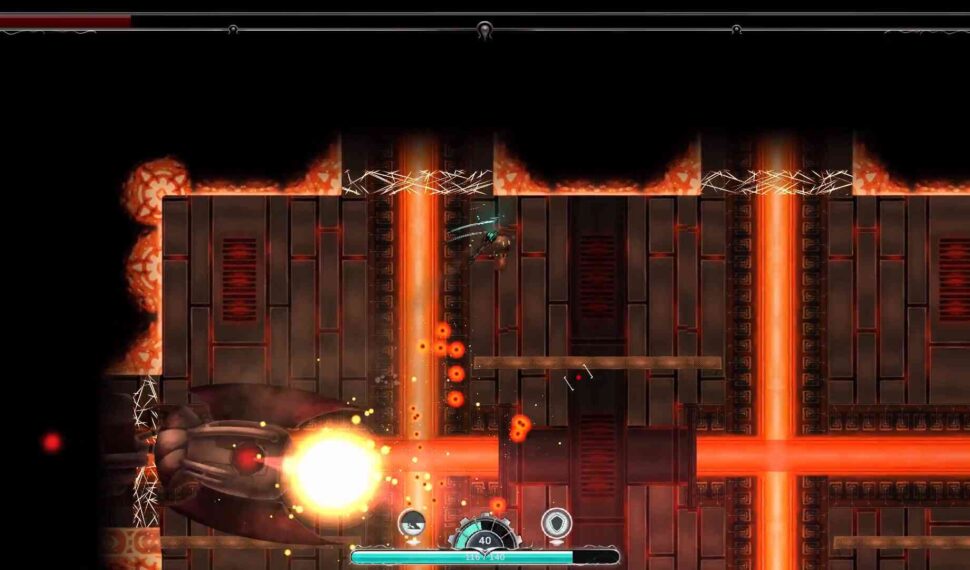Activate the shield ability icon

click(556, 522)
